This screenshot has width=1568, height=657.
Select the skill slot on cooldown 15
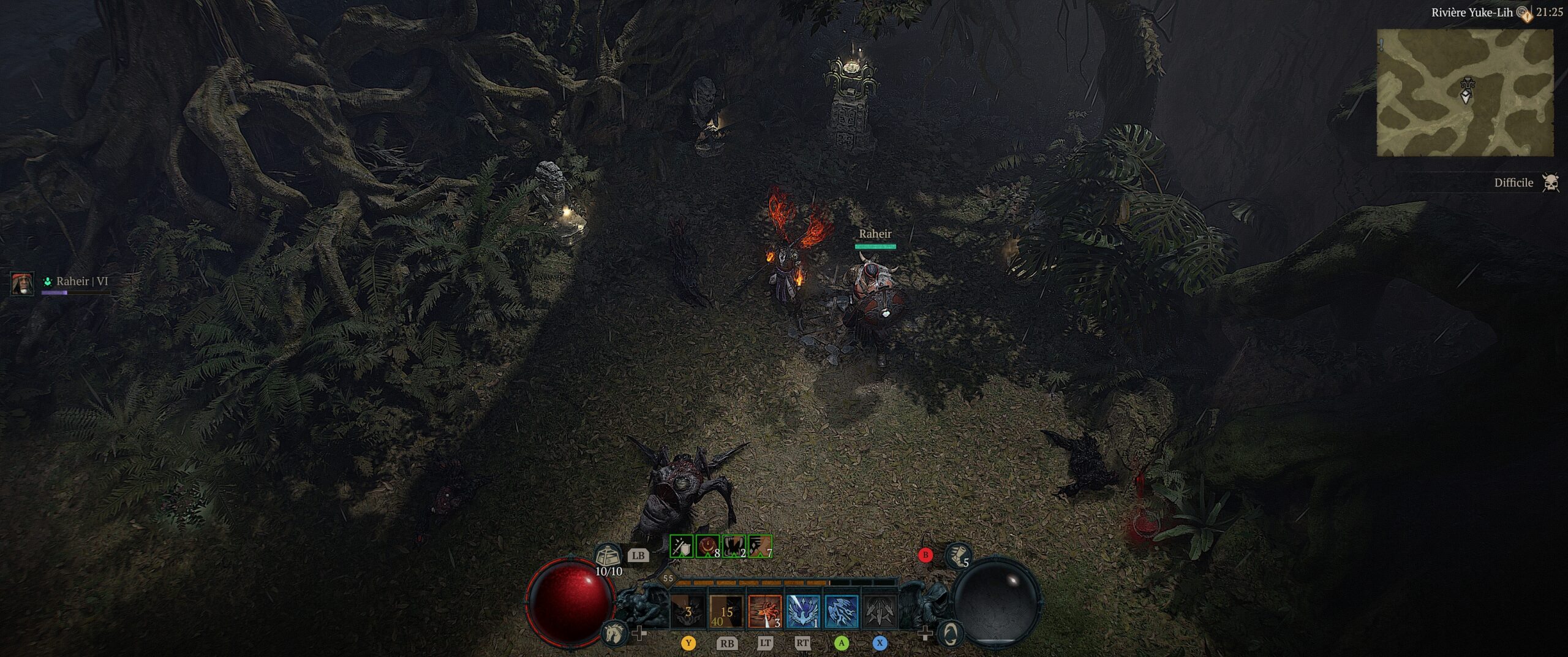(x=726, y=611)
